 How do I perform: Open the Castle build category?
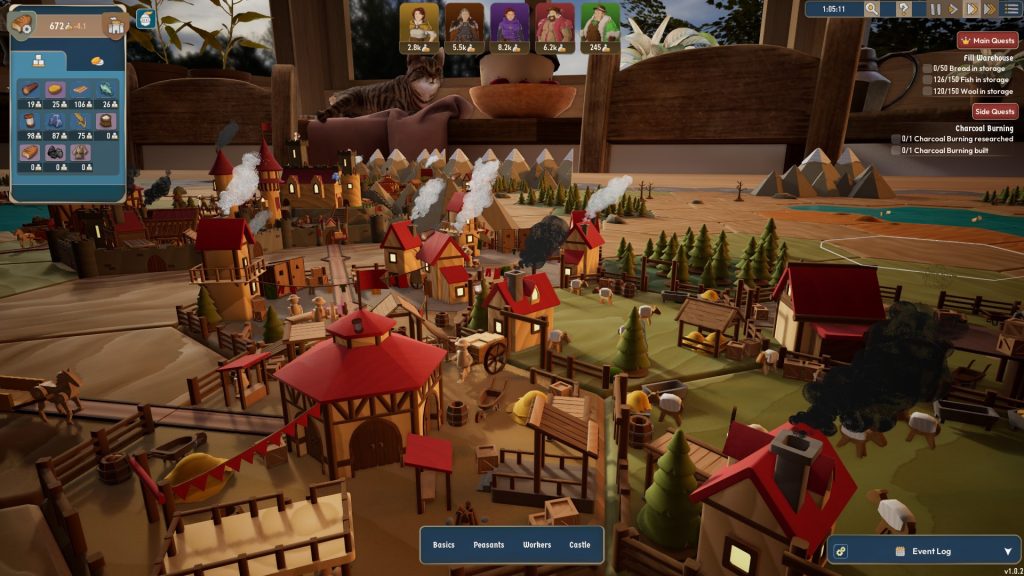coord(580,545)
